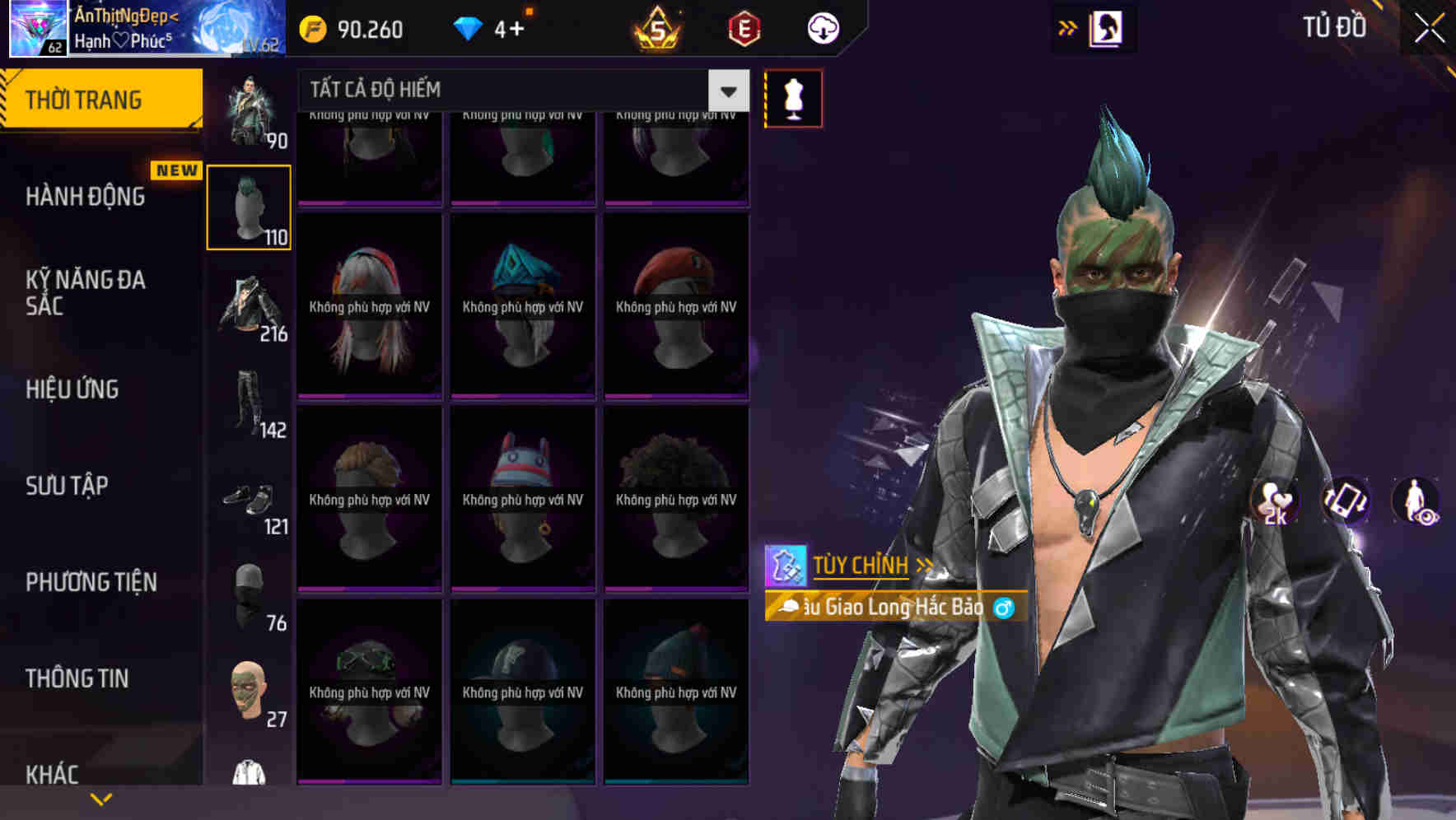Viewport: 1456px width, 820px height.
Task: Select the equipped green hair thumbnail
Action: [x=249, y=205]
